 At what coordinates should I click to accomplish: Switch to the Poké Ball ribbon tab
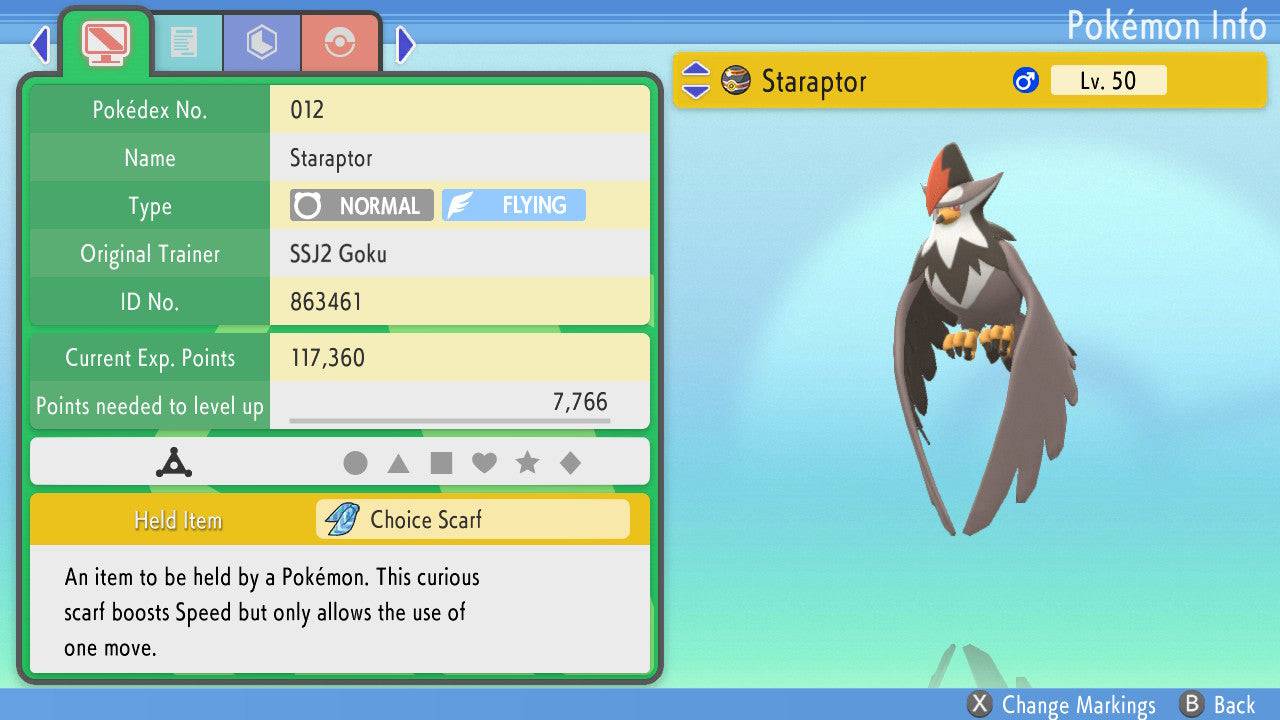340,42
